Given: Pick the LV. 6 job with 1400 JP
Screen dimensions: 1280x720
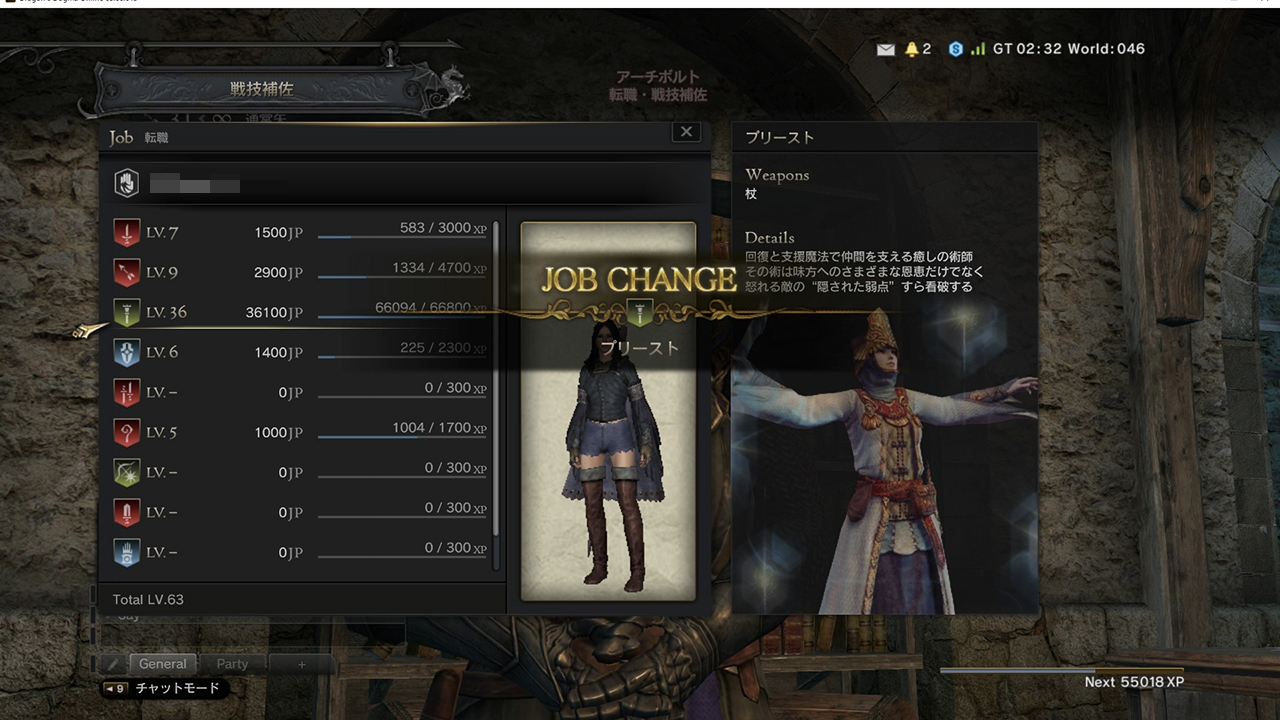Looking at the screenshot, I should 300,353.
